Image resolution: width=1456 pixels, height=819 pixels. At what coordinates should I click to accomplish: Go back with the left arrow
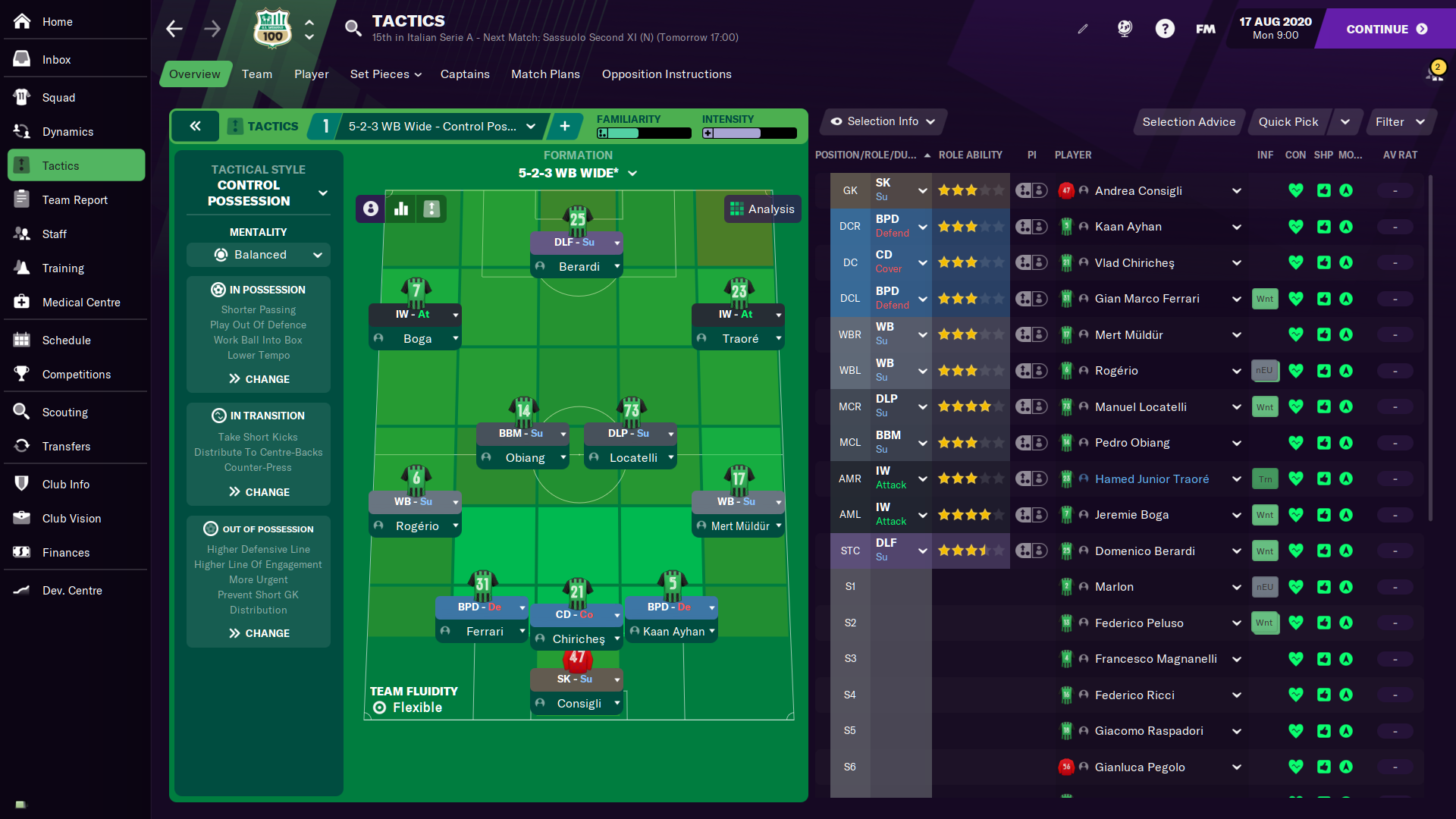pos(174,29)
